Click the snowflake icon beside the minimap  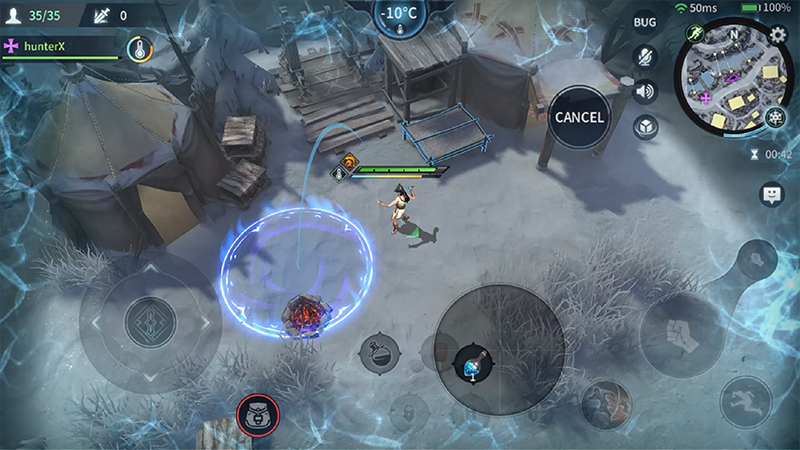(776, 117)
